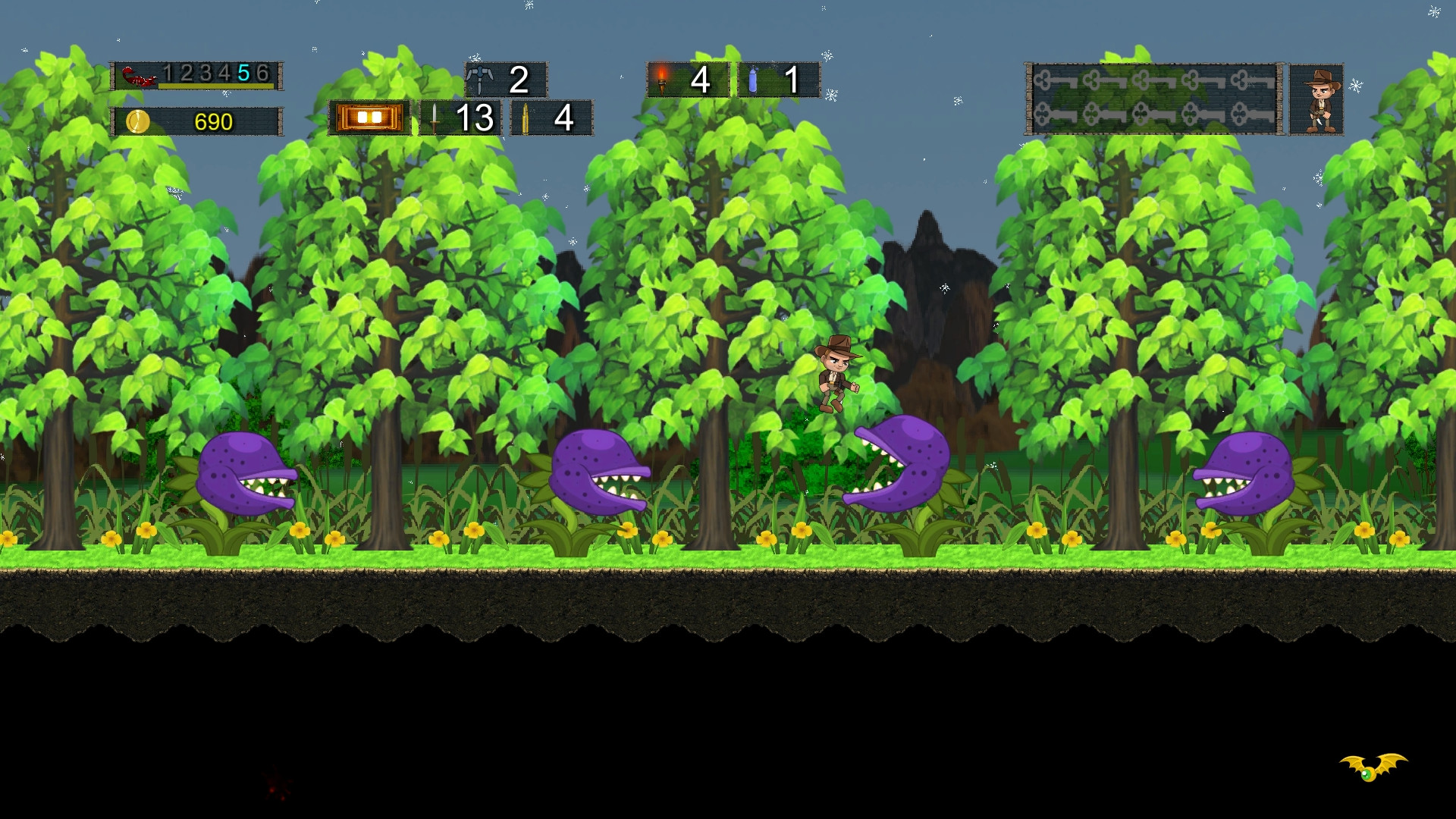Click the red scorpion health icon
This screenshot has height=819, width=1456.
[x=140, y=75]
